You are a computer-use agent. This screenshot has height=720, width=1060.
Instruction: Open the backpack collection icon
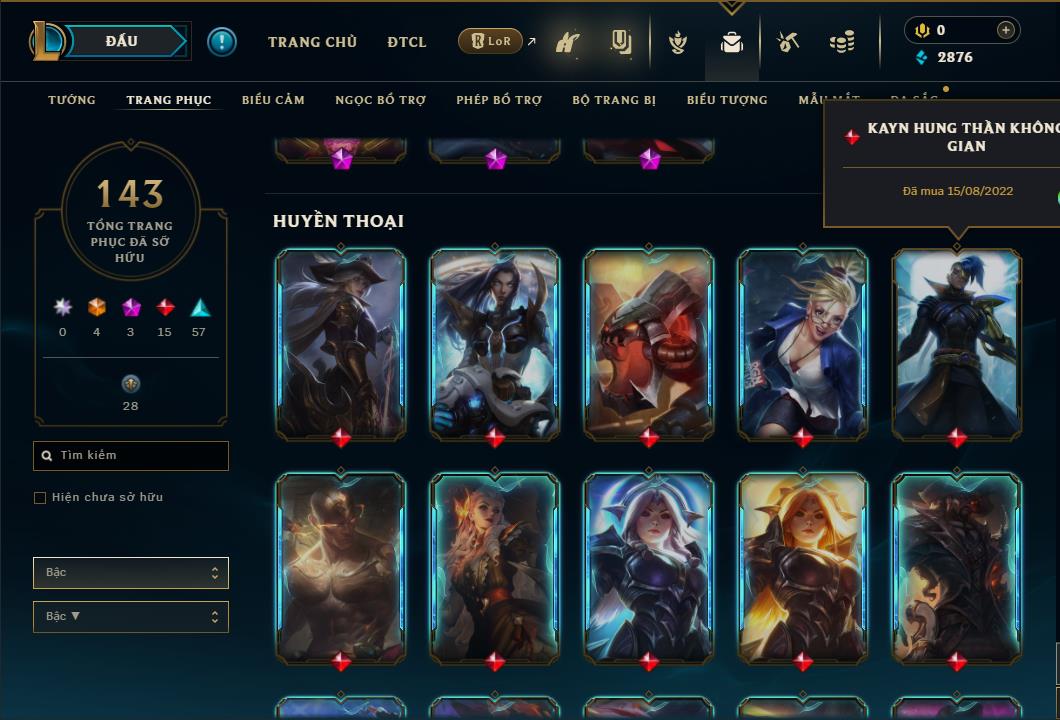[x=731, y=43]
